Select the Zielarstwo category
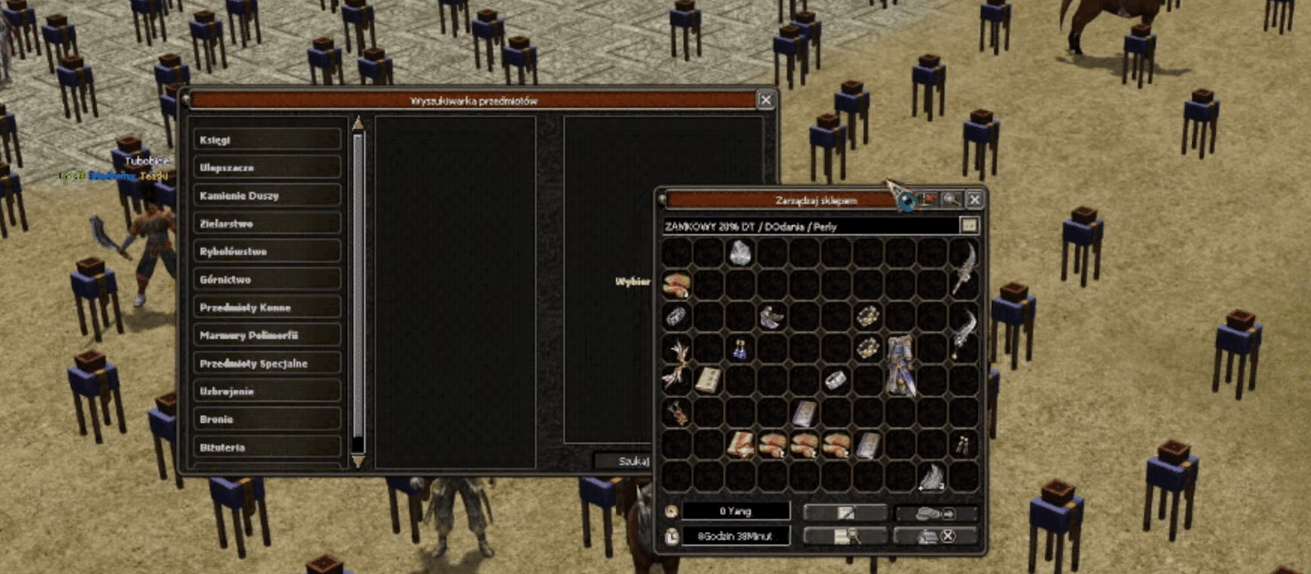 (267, 224)
